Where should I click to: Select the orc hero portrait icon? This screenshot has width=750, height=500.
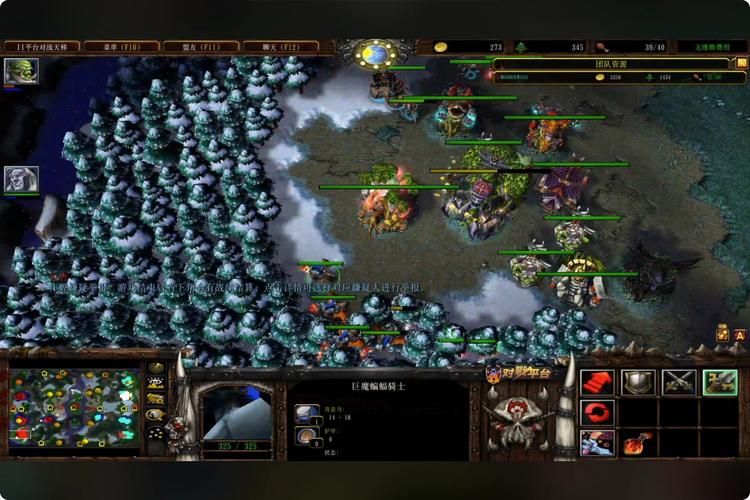pos(21,71)
